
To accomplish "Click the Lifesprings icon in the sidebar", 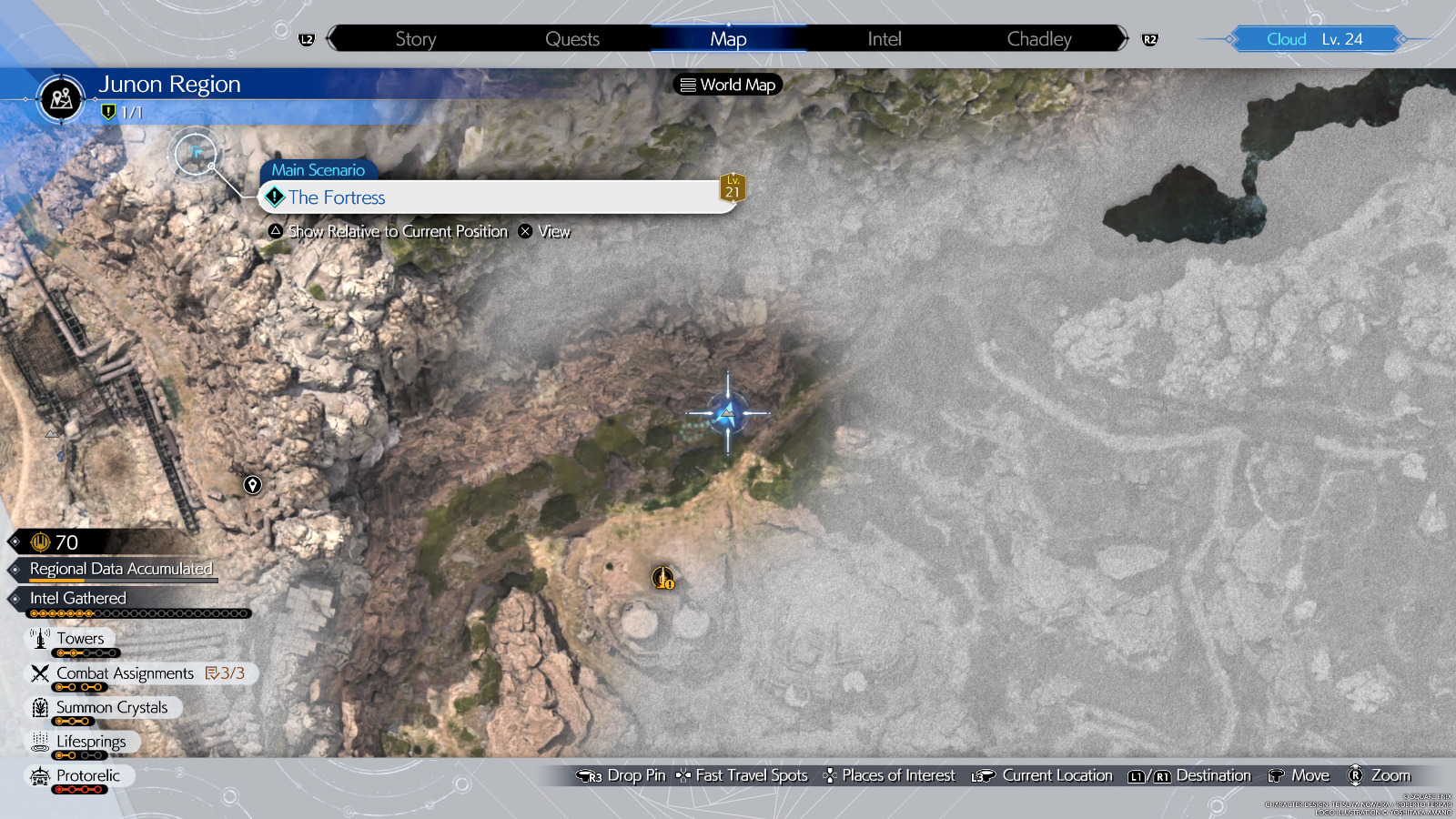I will click(40, 742).
